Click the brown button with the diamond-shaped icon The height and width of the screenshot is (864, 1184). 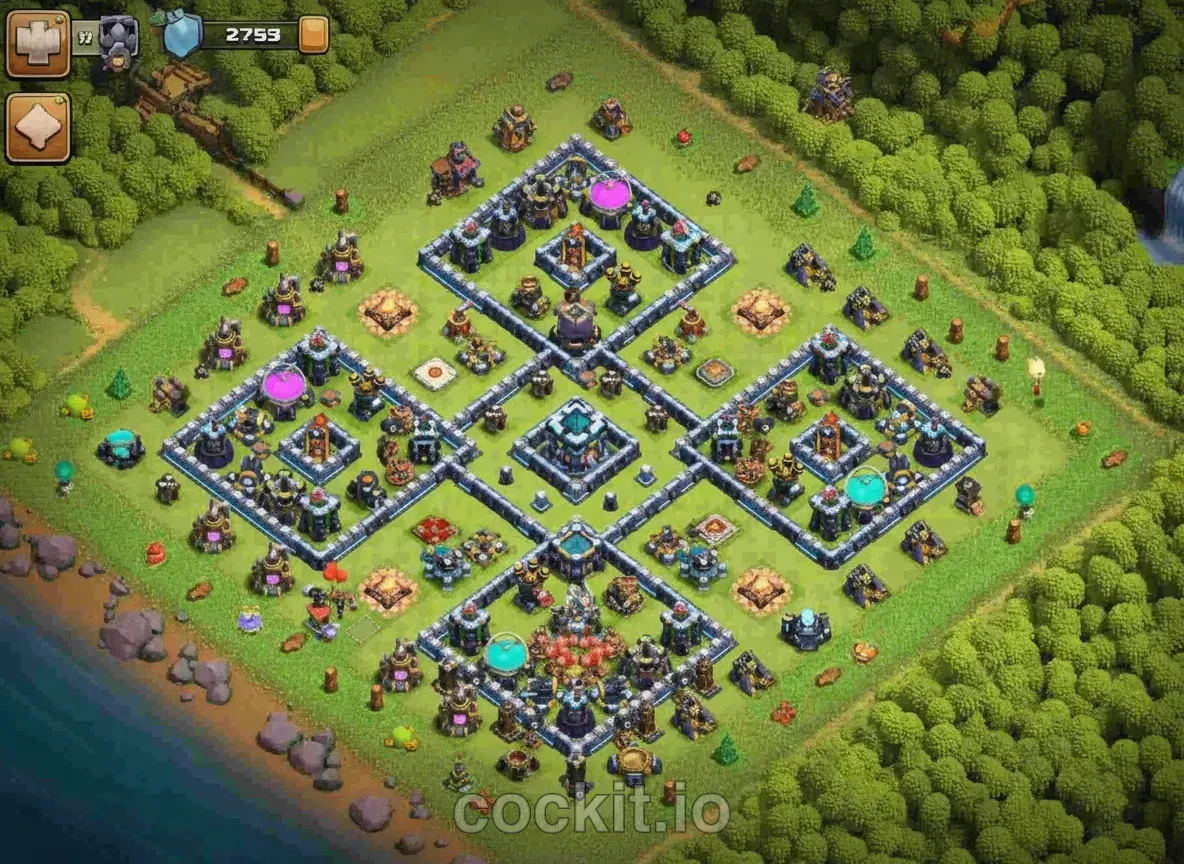click(38, 128)
